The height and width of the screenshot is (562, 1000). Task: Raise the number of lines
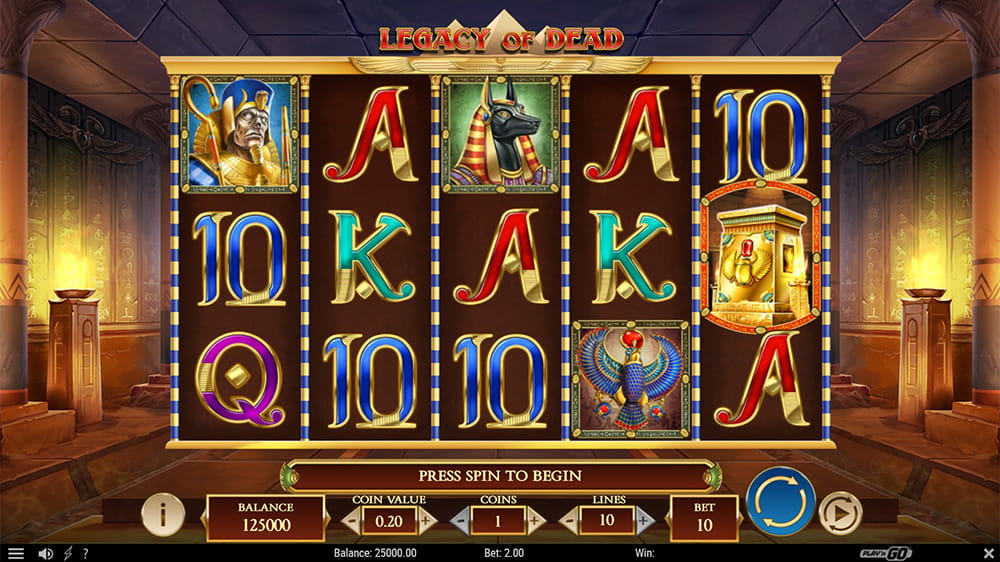click(x=645, y=520)
